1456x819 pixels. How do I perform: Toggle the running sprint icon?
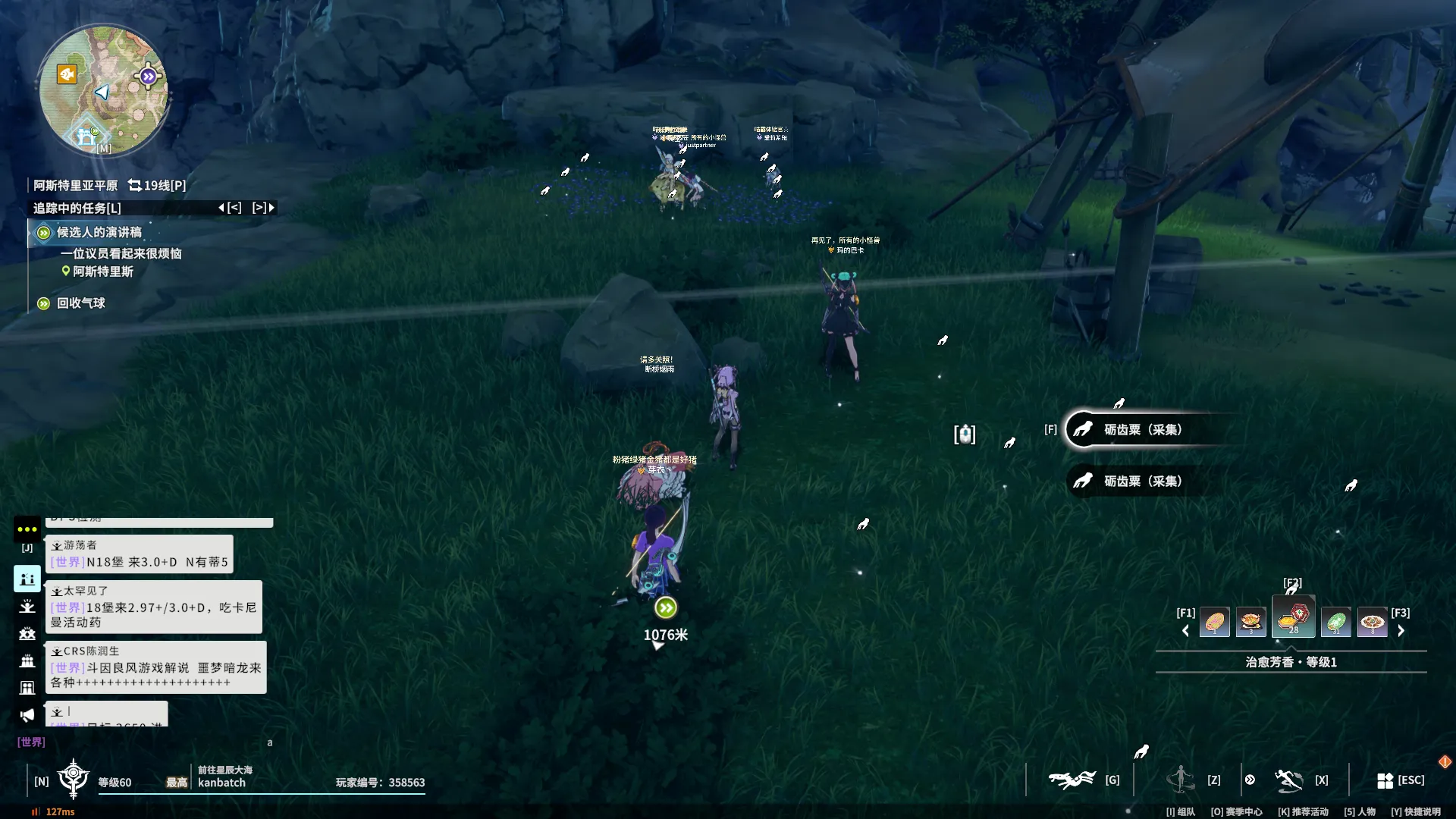1288,780
